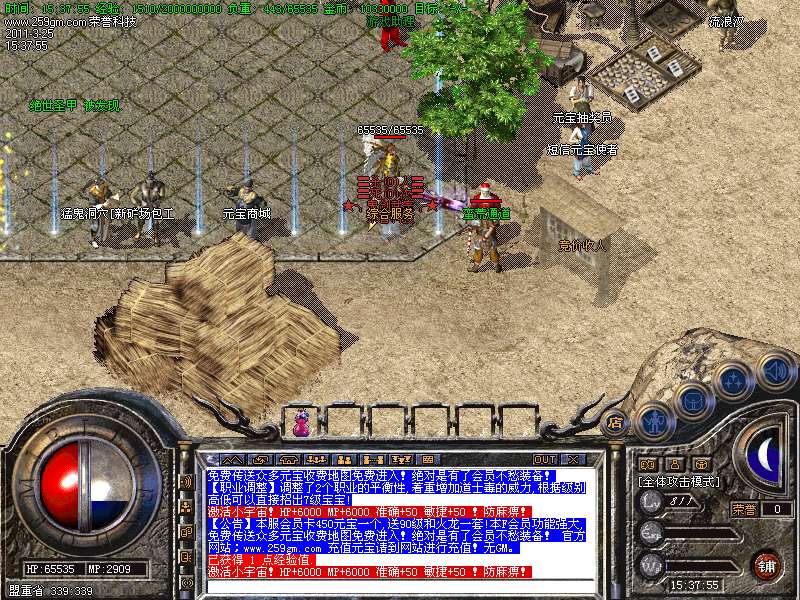Click the OUT button above the chat
Screen dimensions: 800x600
[x=545, y=459]
